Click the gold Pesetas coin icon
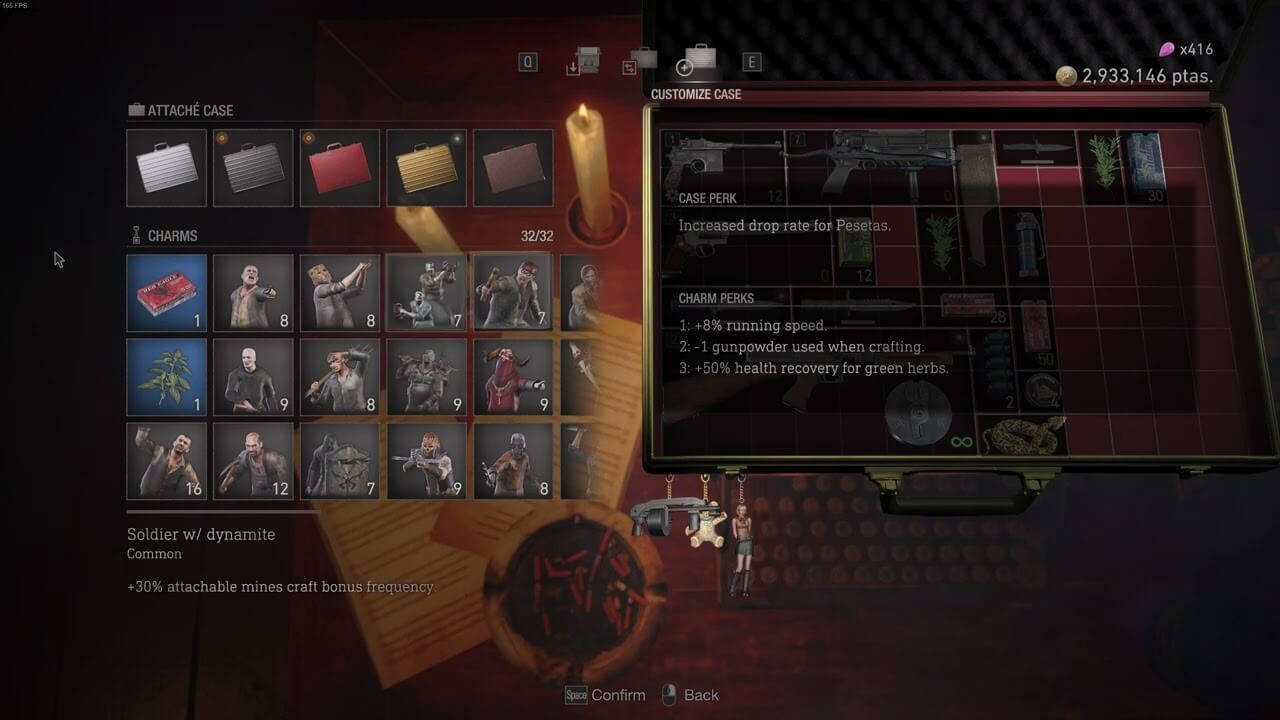 point(1066,74)
